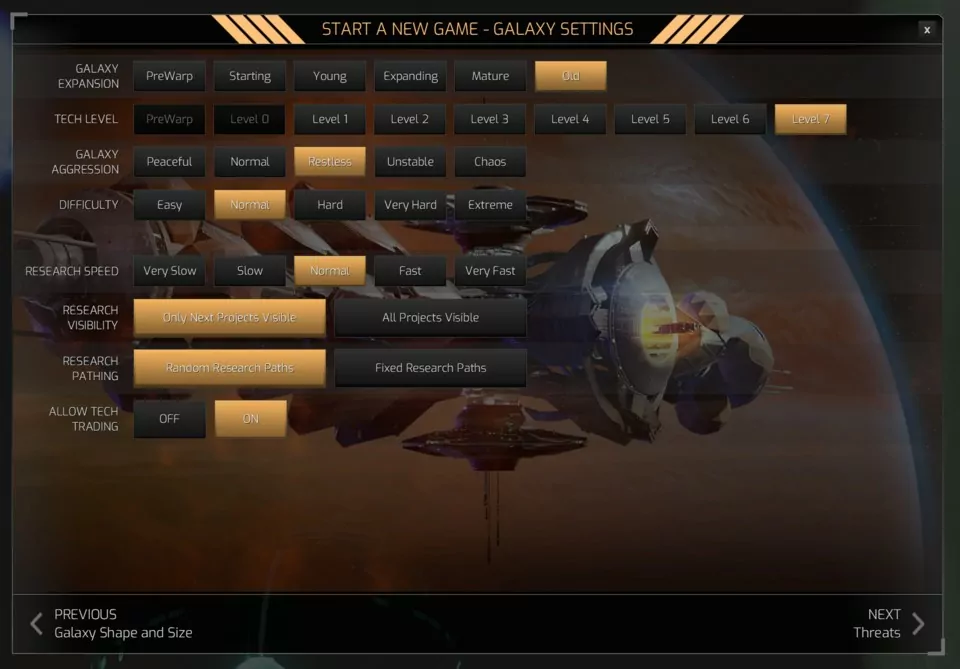Select Very Slow research speed

(169, 271)
